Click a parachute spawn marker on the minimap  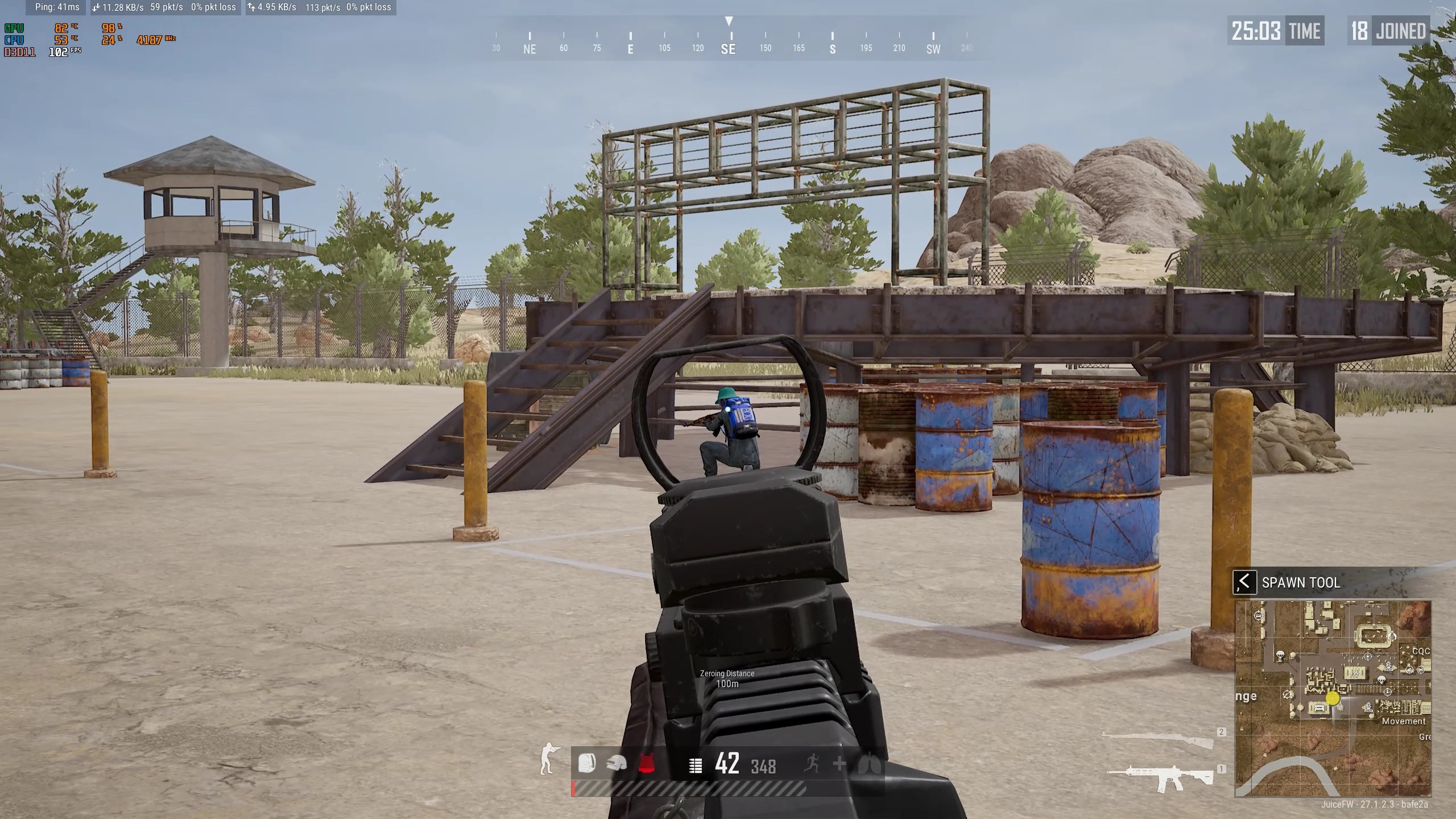[1280, 655]
